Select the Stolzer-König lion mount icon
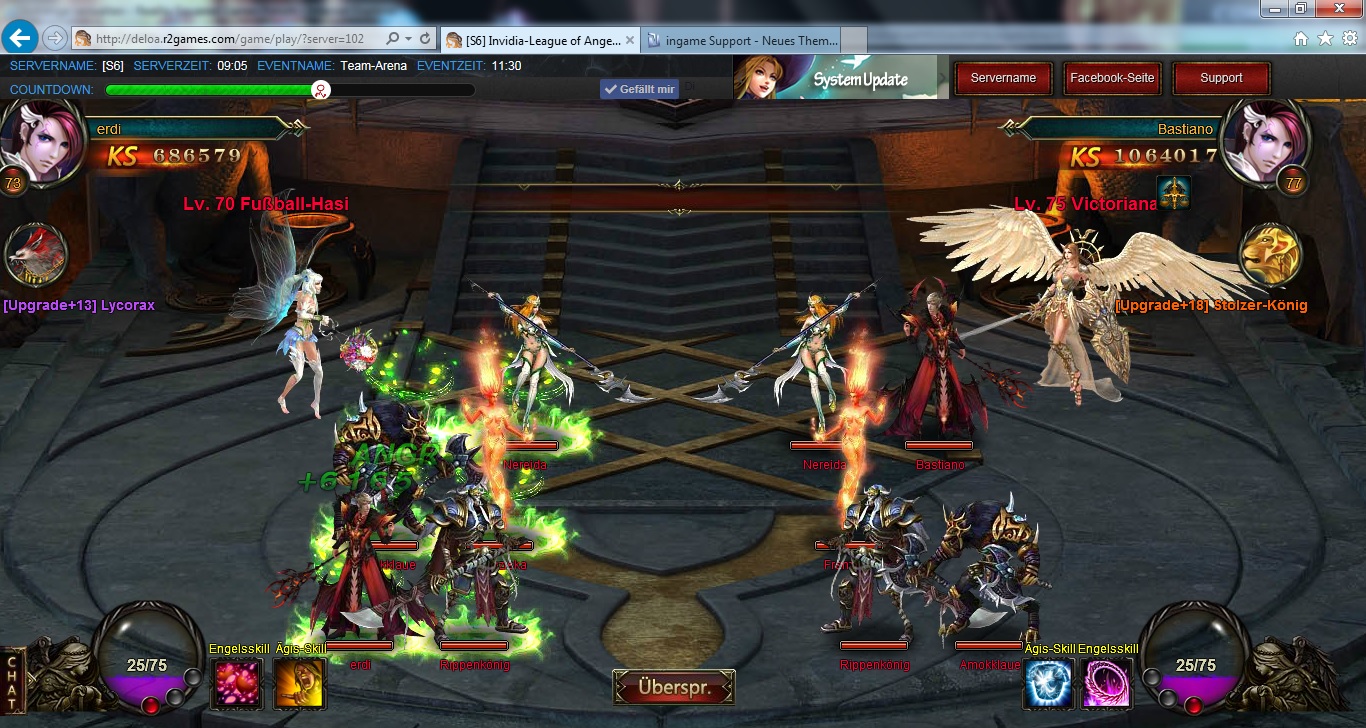The height and width of the screenshot is (728, 1366). (1270, 255)
